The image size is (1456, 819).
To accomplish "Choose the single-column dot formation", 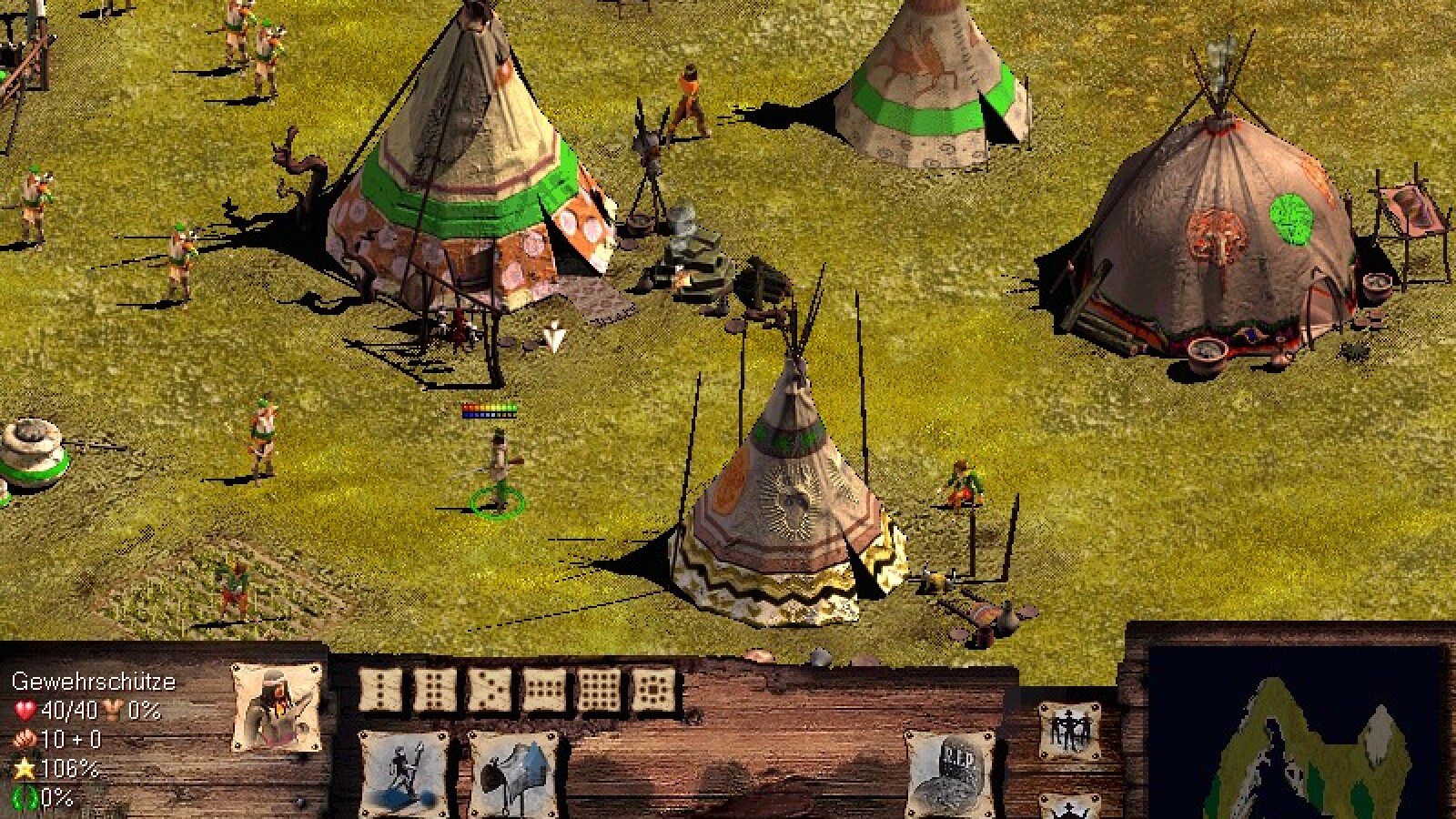I will click(380, 691).
